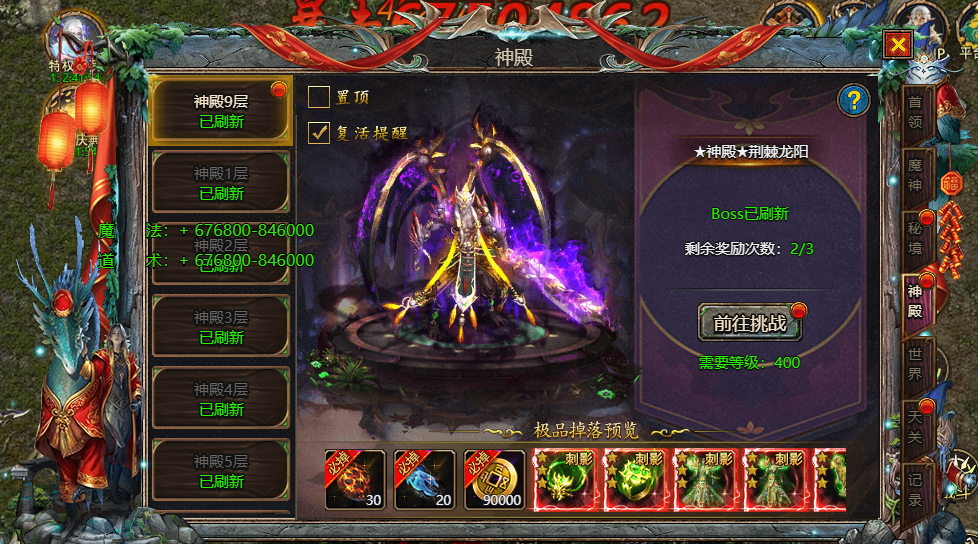
Task: Inspect the red orb drop with 30
Action: pos(355,480)
